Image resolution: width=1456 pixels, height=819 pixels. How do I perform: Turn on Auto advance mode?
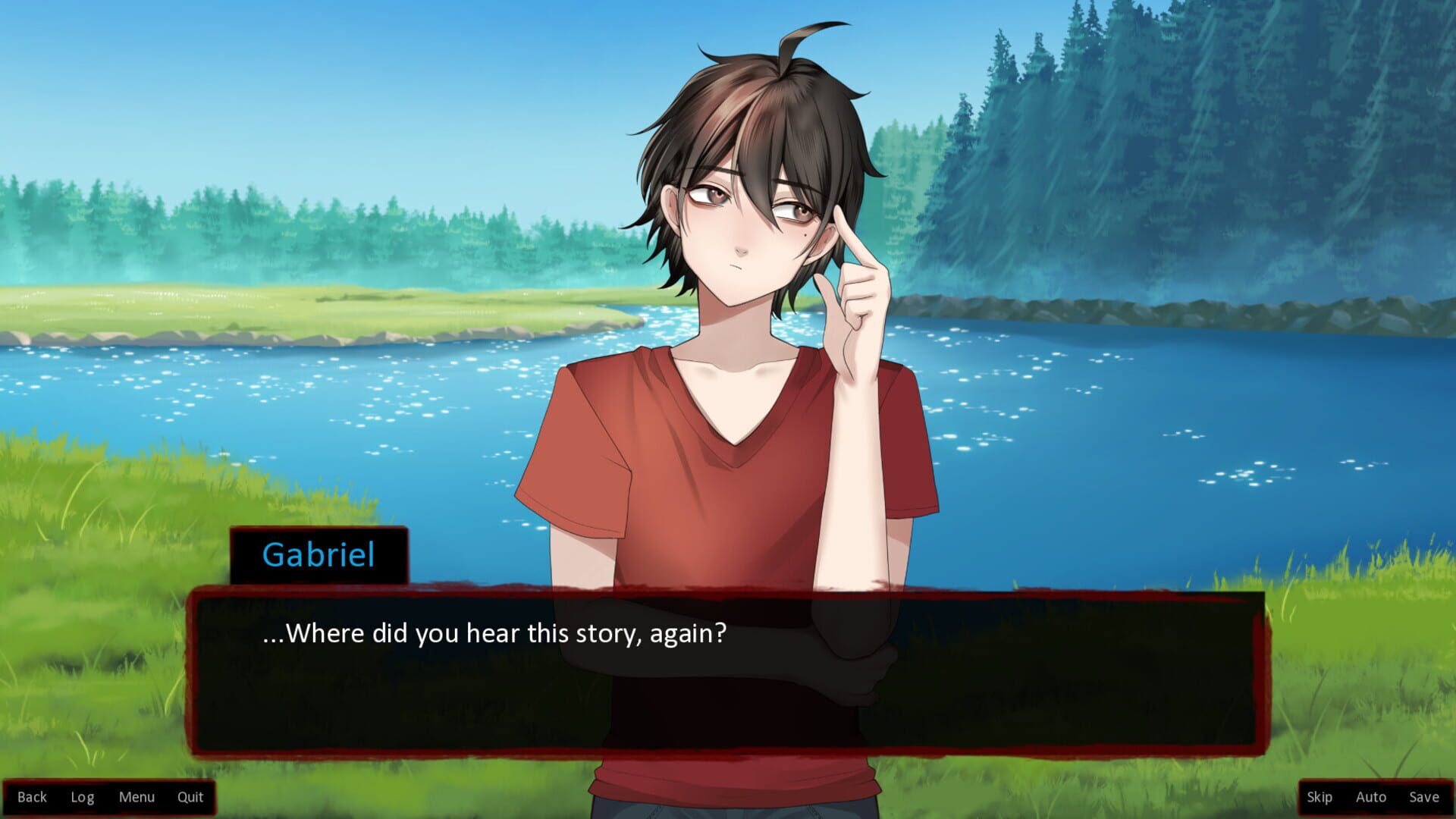point(1370,797)
